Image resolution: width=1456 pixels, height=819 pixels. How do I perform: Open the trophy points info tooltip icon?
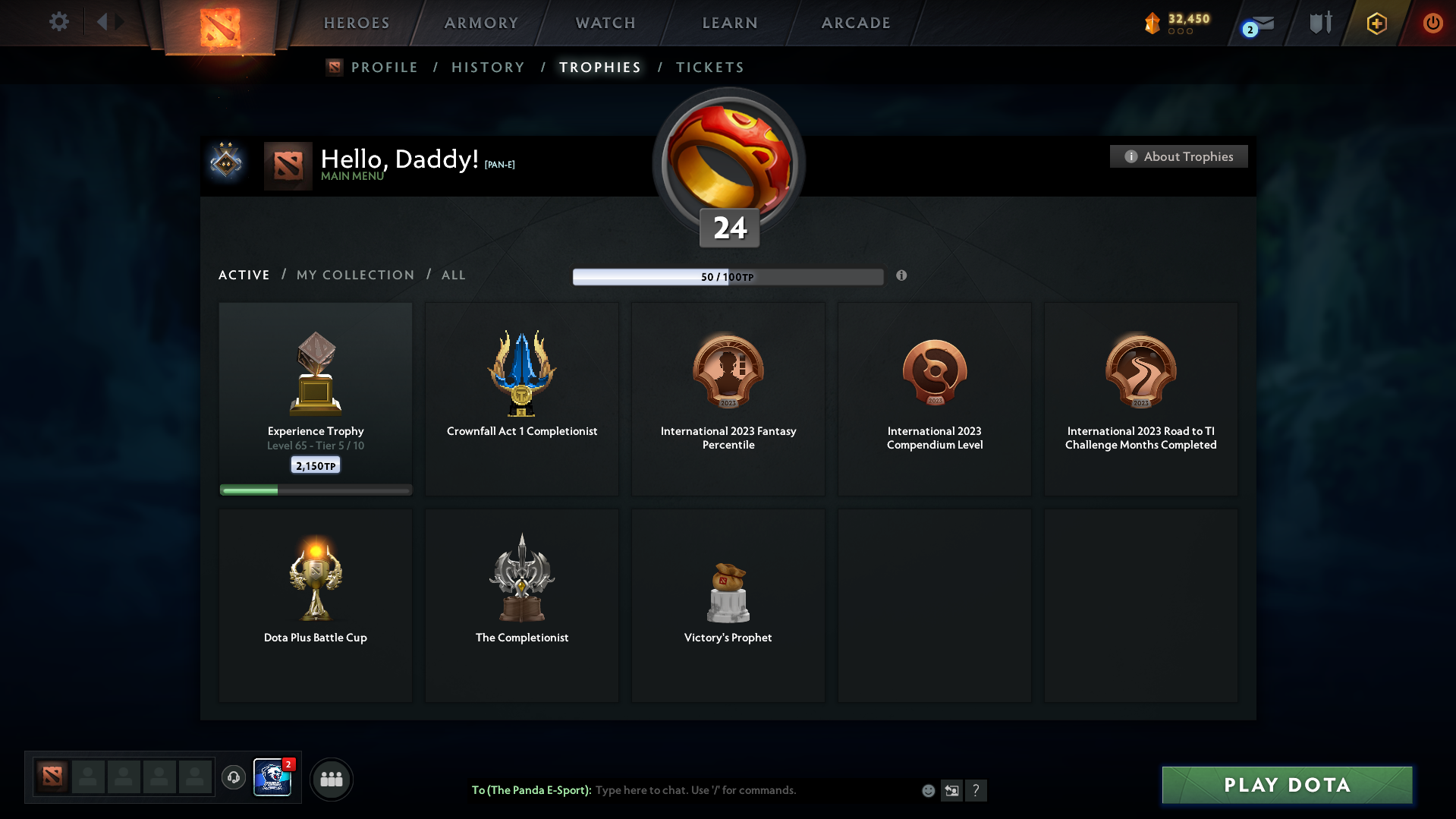(902, 277)
